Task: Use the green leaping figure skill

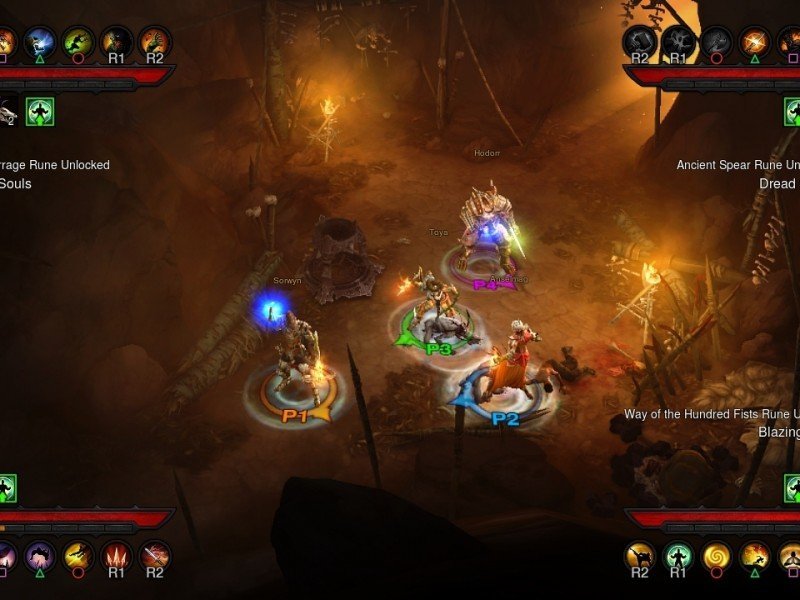Action: click(x=78, y=41)
